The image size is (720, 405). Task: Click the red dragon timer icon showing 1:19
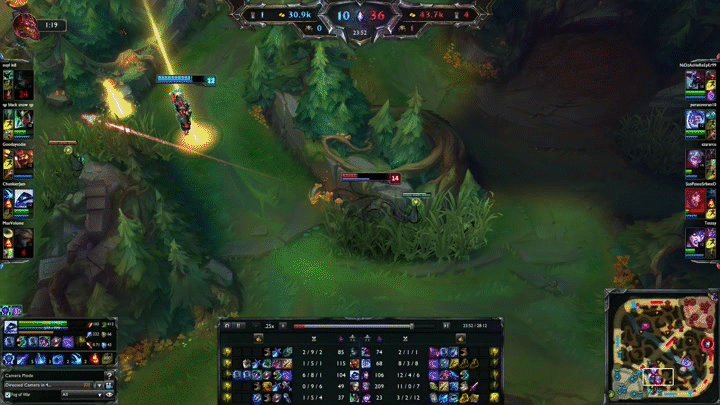pos(22,23)
